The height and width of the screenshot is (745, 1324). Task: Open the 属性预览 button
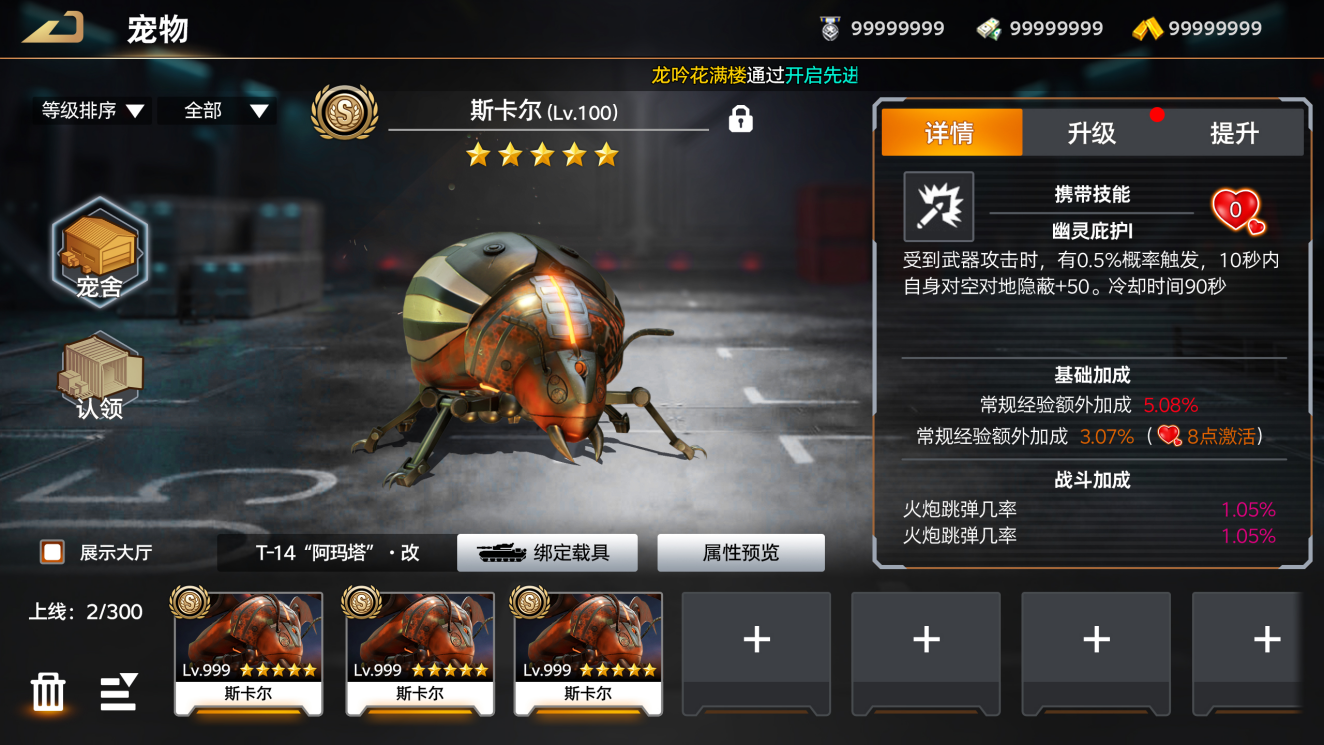740,552
